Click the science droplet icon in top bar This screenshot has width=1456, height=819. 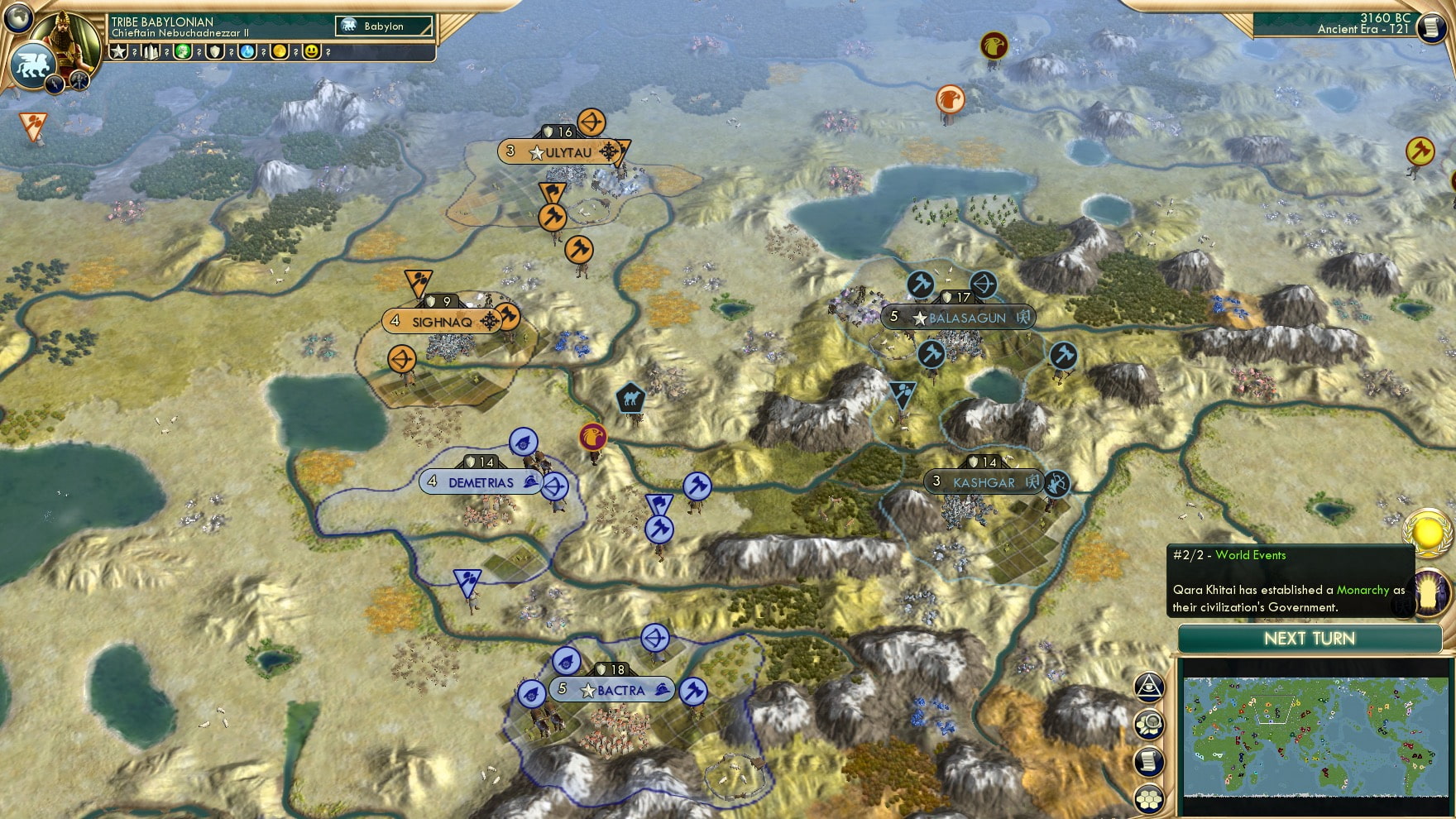248,52
